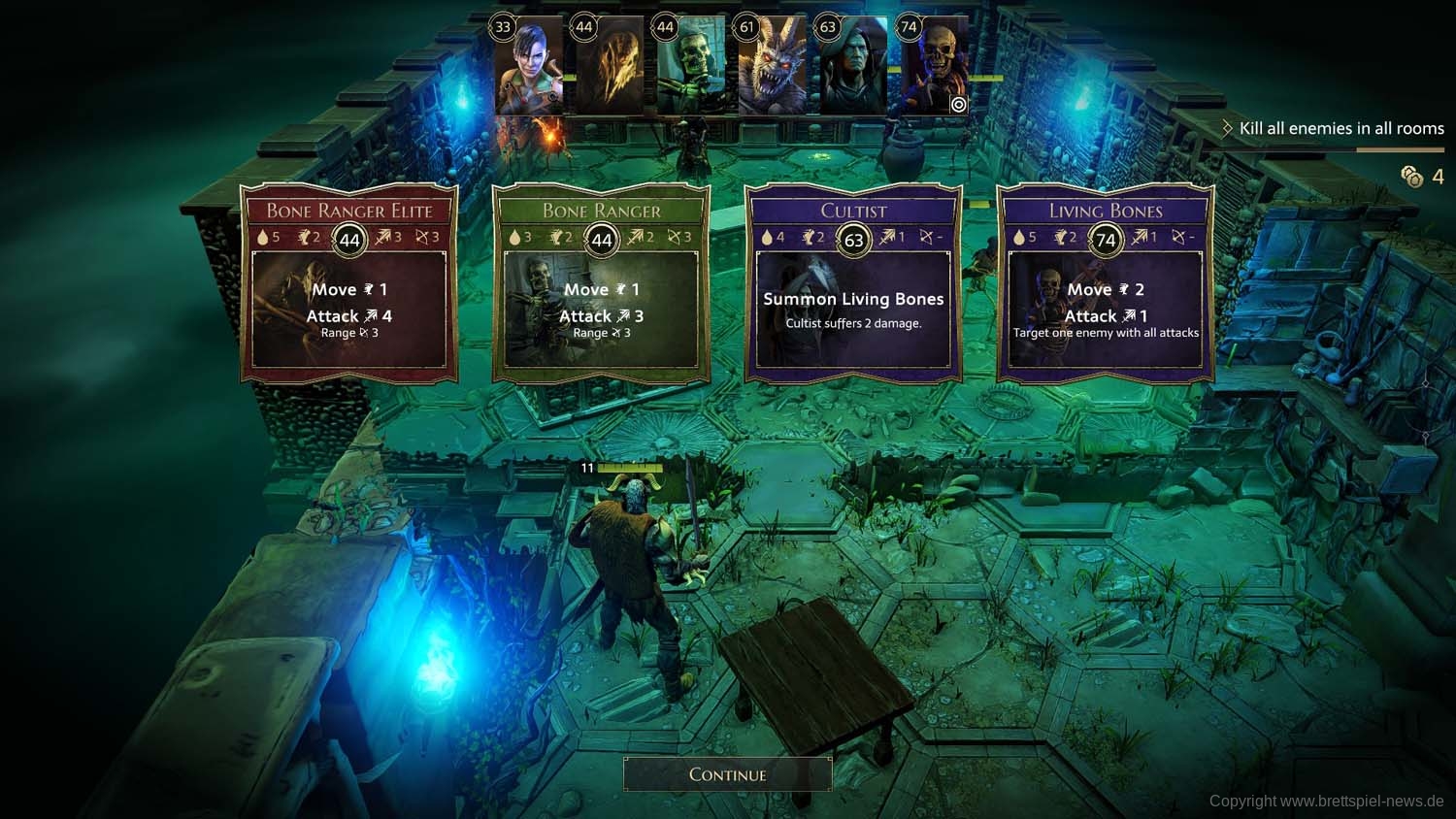Select the green skeleton archer portrait
Viewport: 1456px width, 819px height.
pos(691,68)
